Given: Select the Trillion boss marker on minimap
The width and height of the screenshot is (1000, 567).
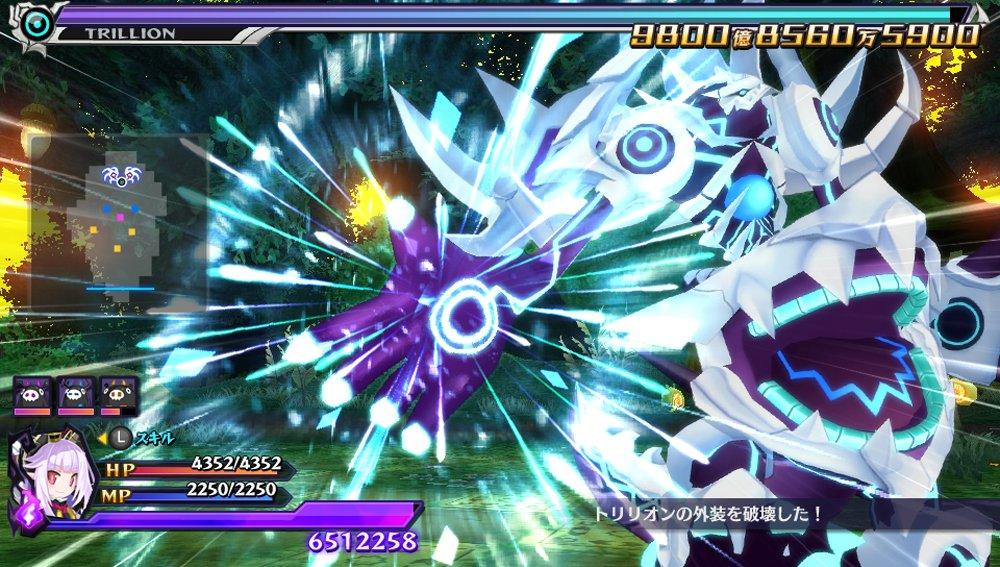Looking at the screenshot, I should pos(122,178).
